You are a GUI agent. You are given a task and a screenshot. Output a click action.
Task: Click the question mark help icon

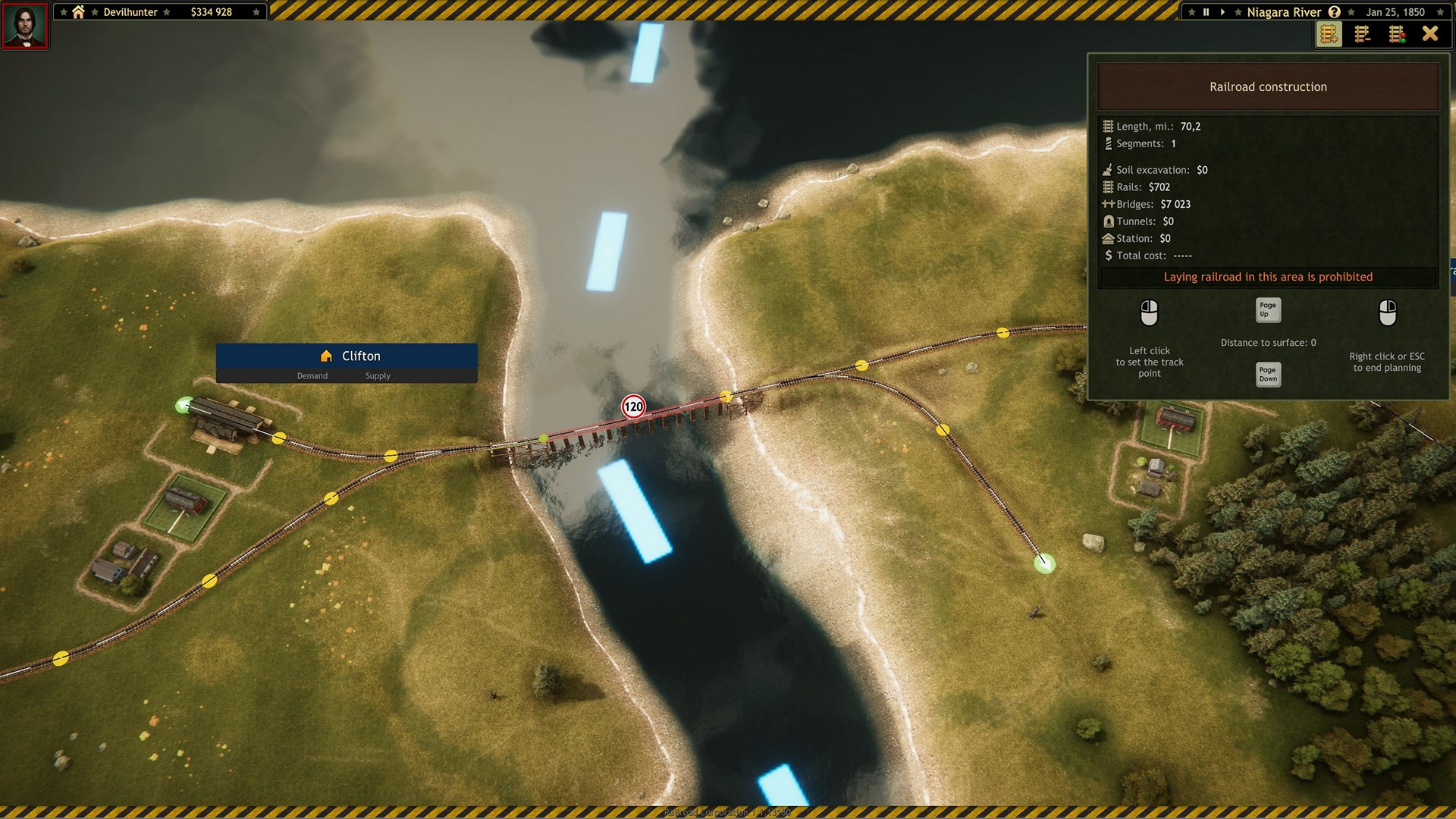coord(1335,11)
